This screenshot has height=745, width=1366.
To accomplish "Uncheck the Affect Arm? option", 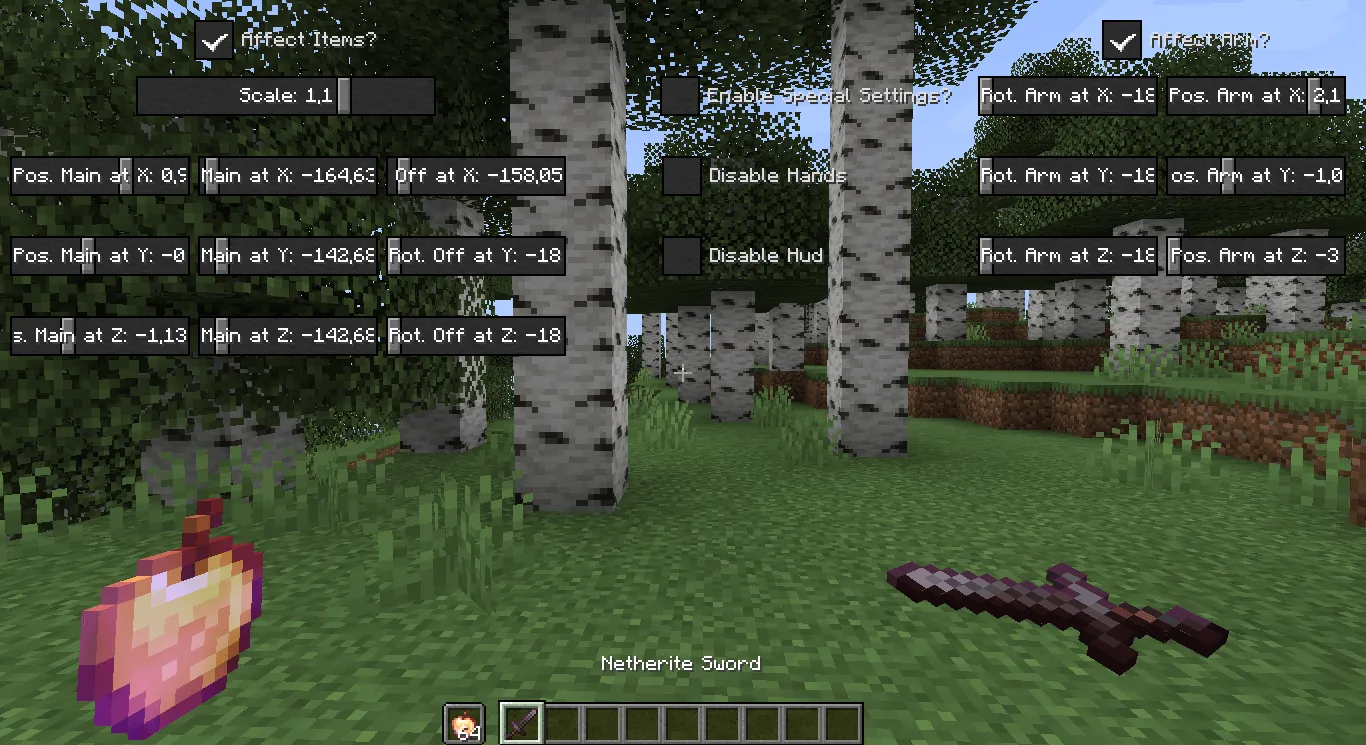I will (1120, 41).
